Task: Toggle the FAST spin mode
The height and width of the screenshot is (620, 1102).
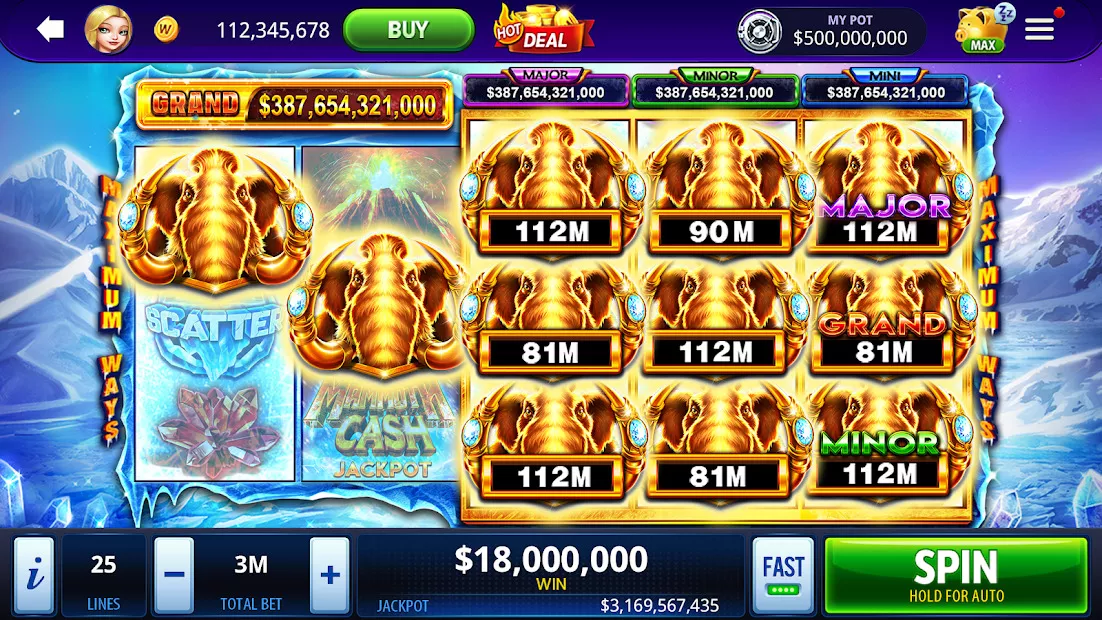Action: [783, 575]
